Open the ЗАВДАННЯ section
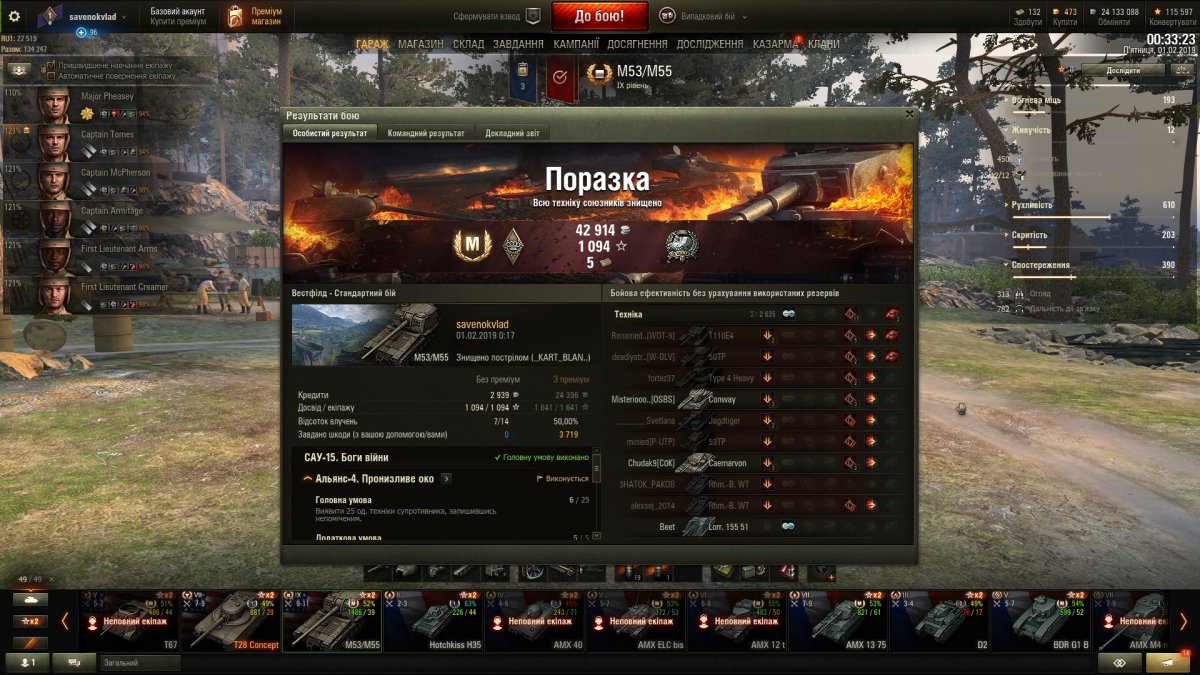This screenshot has height=675, width=1200. tap(518, 44)
